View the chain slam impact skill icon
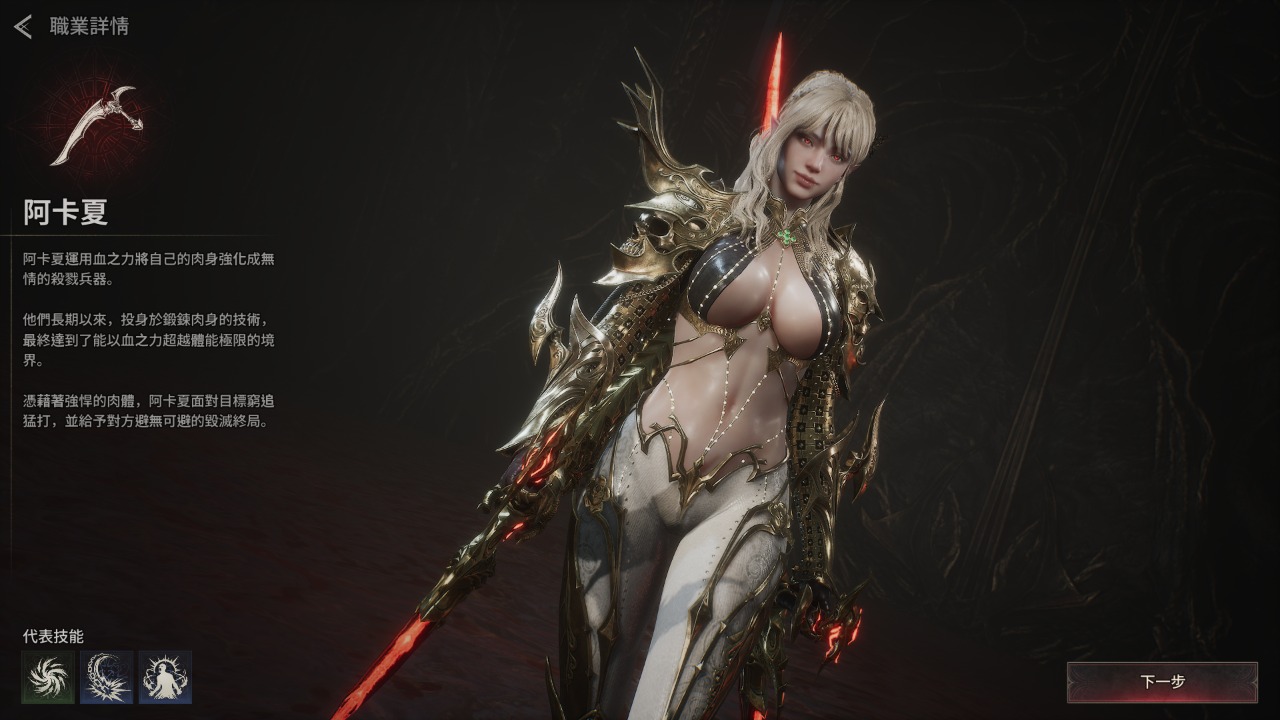Screen dimensions: 1280x720 107,677
